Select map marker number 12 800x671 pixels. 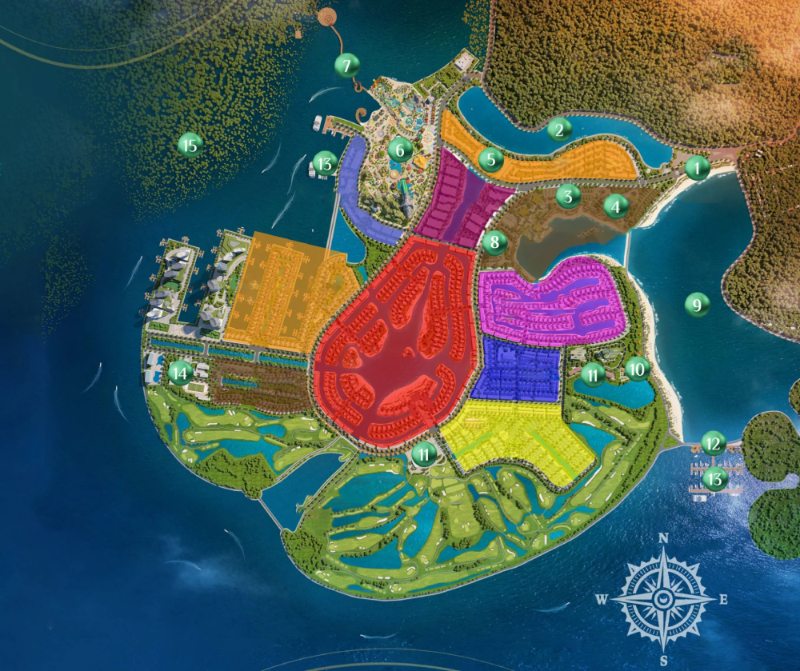712,442
